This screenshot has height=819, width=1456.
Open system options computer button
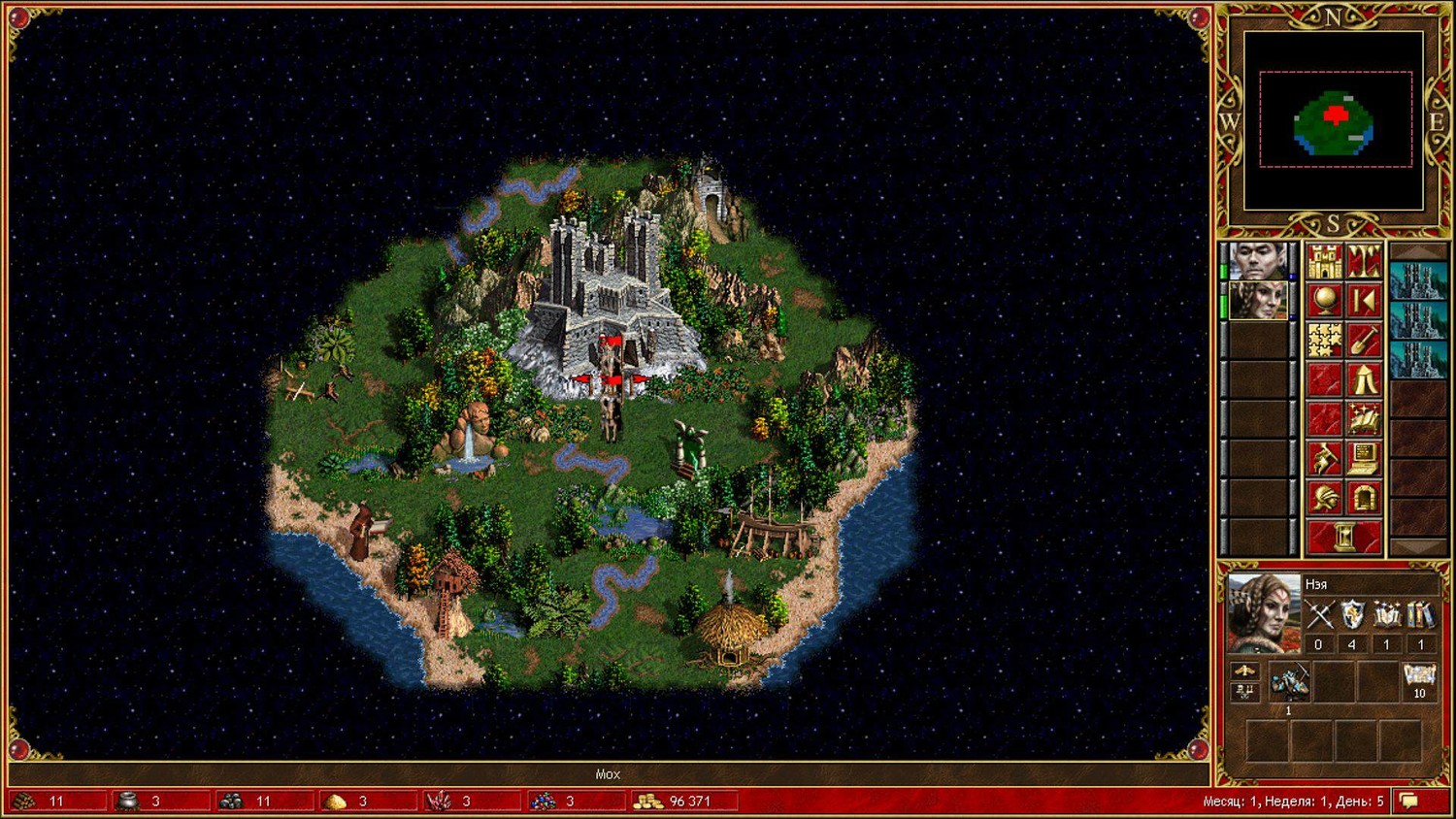[x=1364, y=459]
